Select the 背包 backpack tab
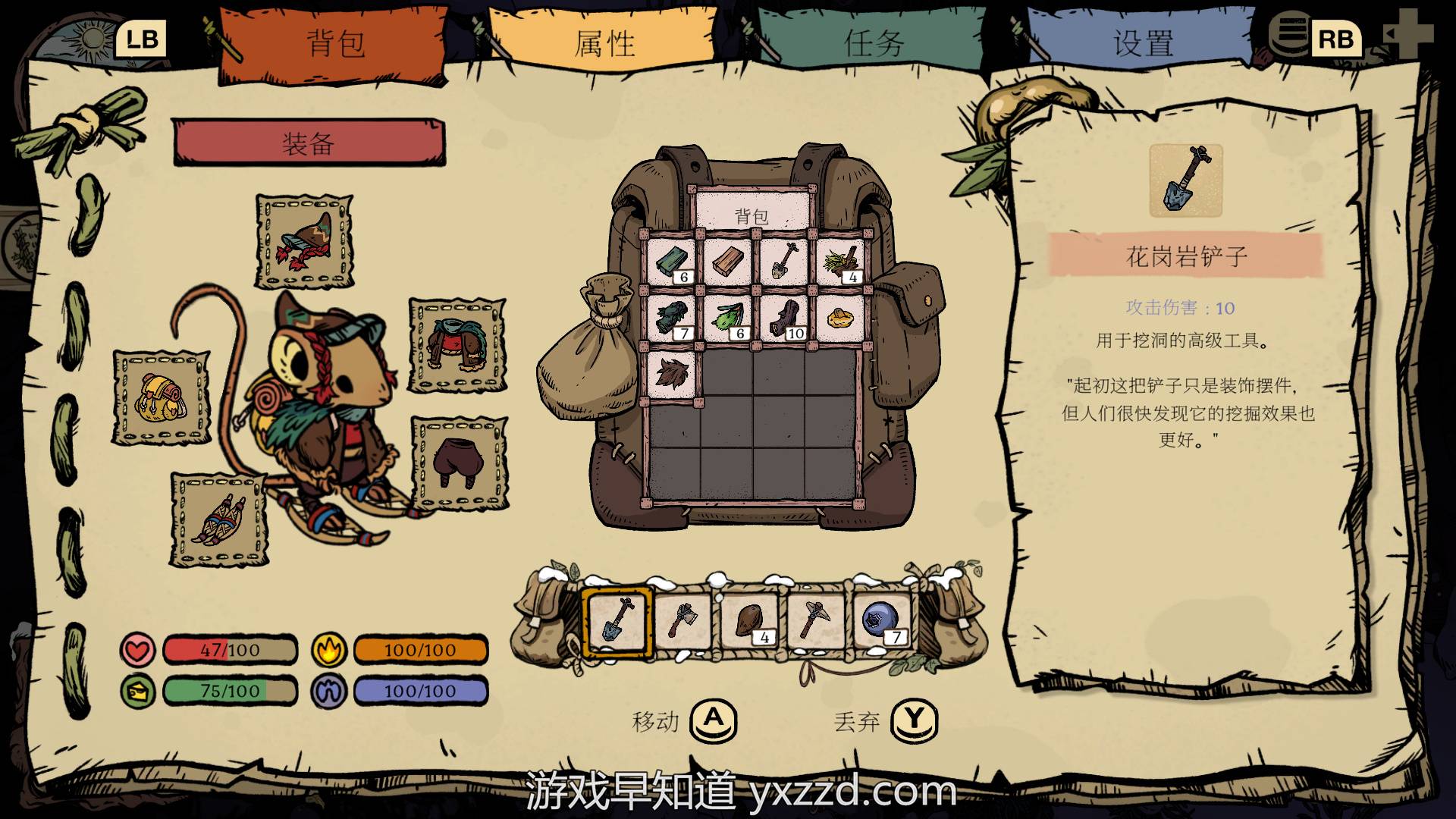This screenshot has height=819, width=1456. [x=334, y=44]
